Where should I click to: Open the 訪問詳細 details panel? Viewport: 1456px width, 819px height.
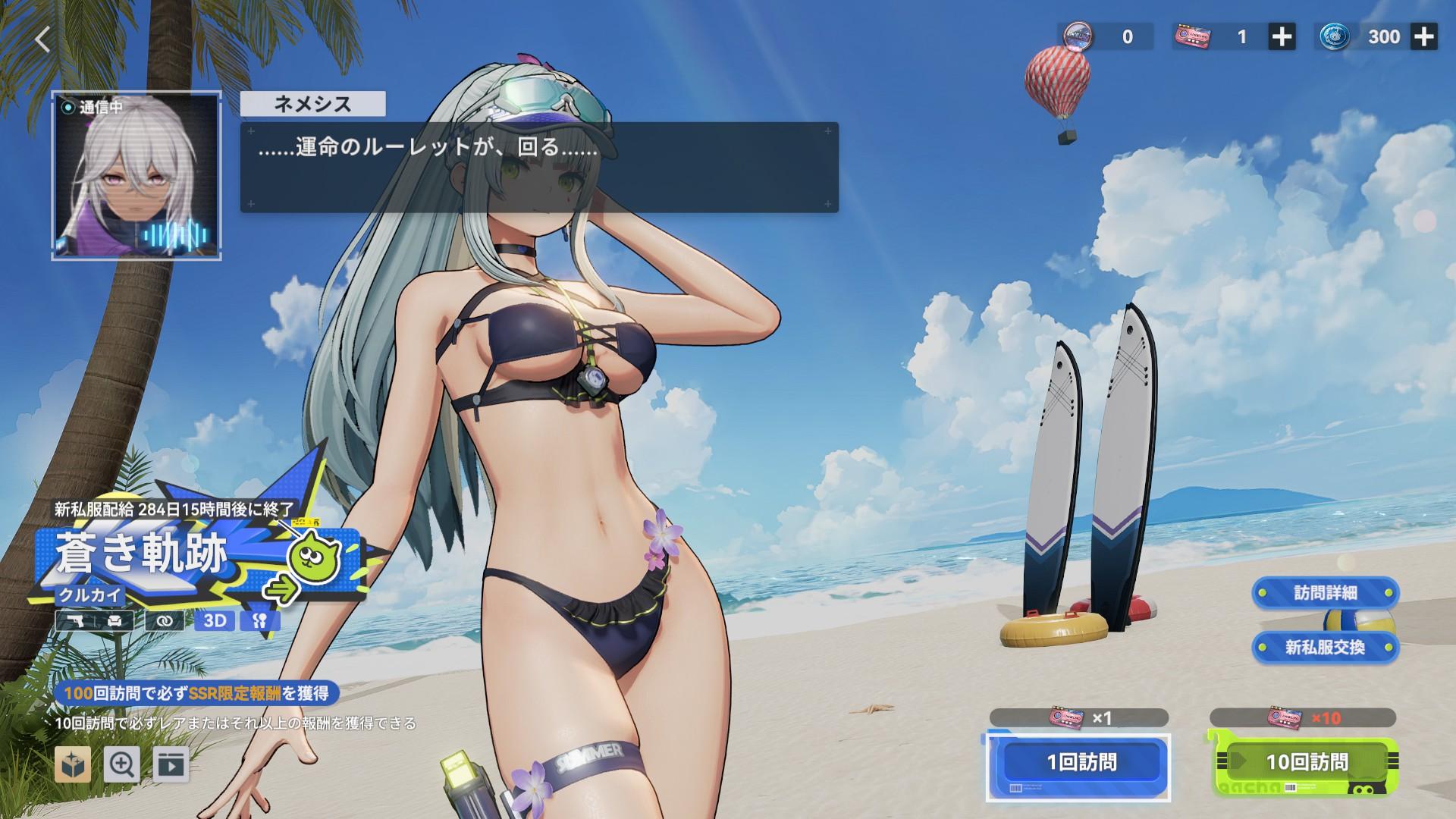click(1325, 594)
